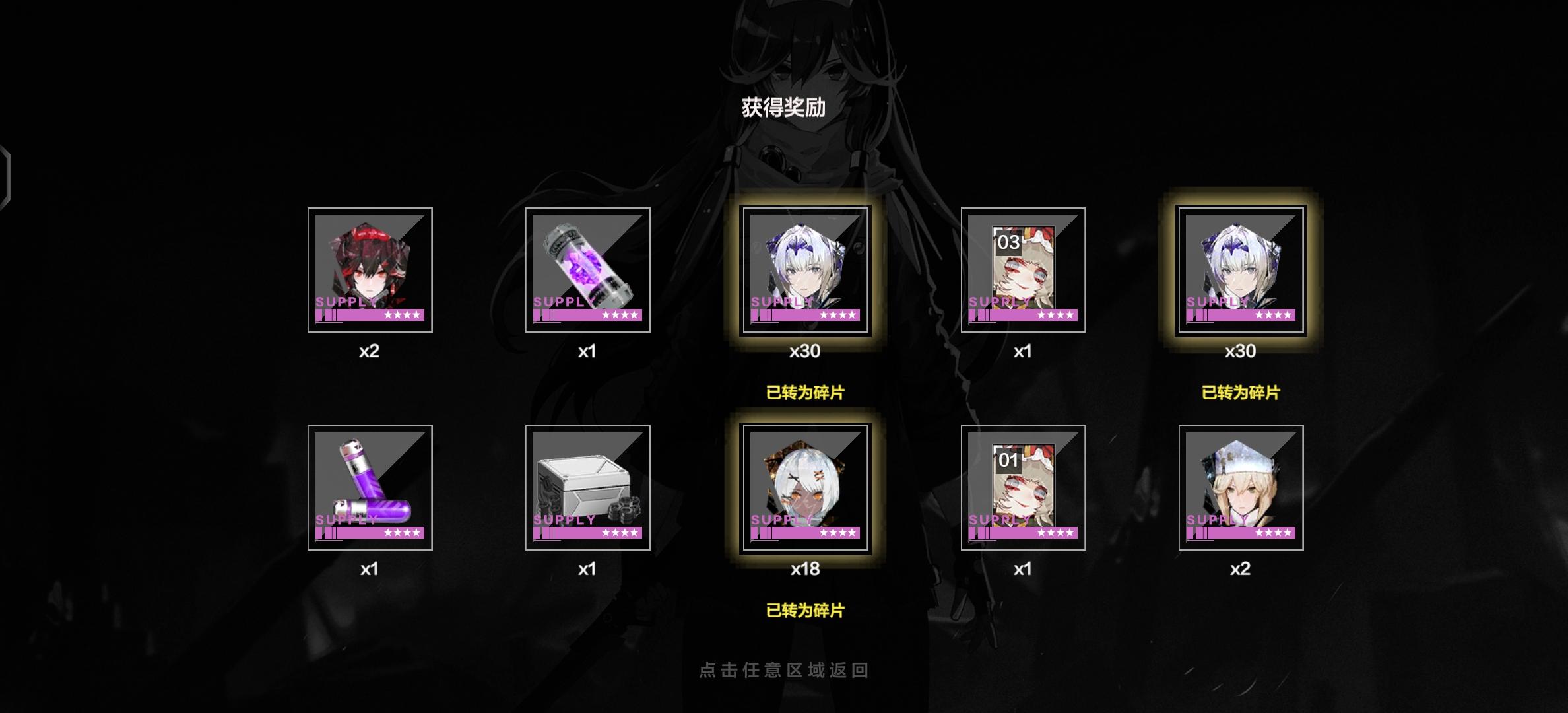Open the white supply crate reward icon
Viewport: 1568px width, 713px height.
coord(588,489)
